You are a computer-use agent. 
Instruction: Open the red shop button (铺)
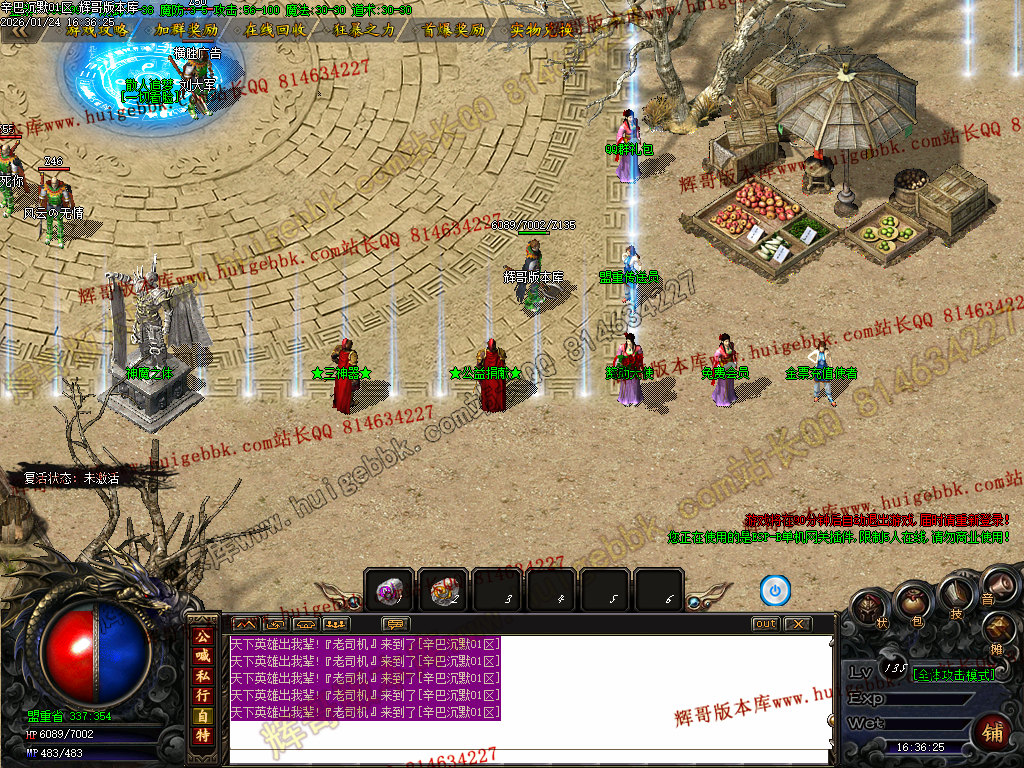click(x=991, y=733)
